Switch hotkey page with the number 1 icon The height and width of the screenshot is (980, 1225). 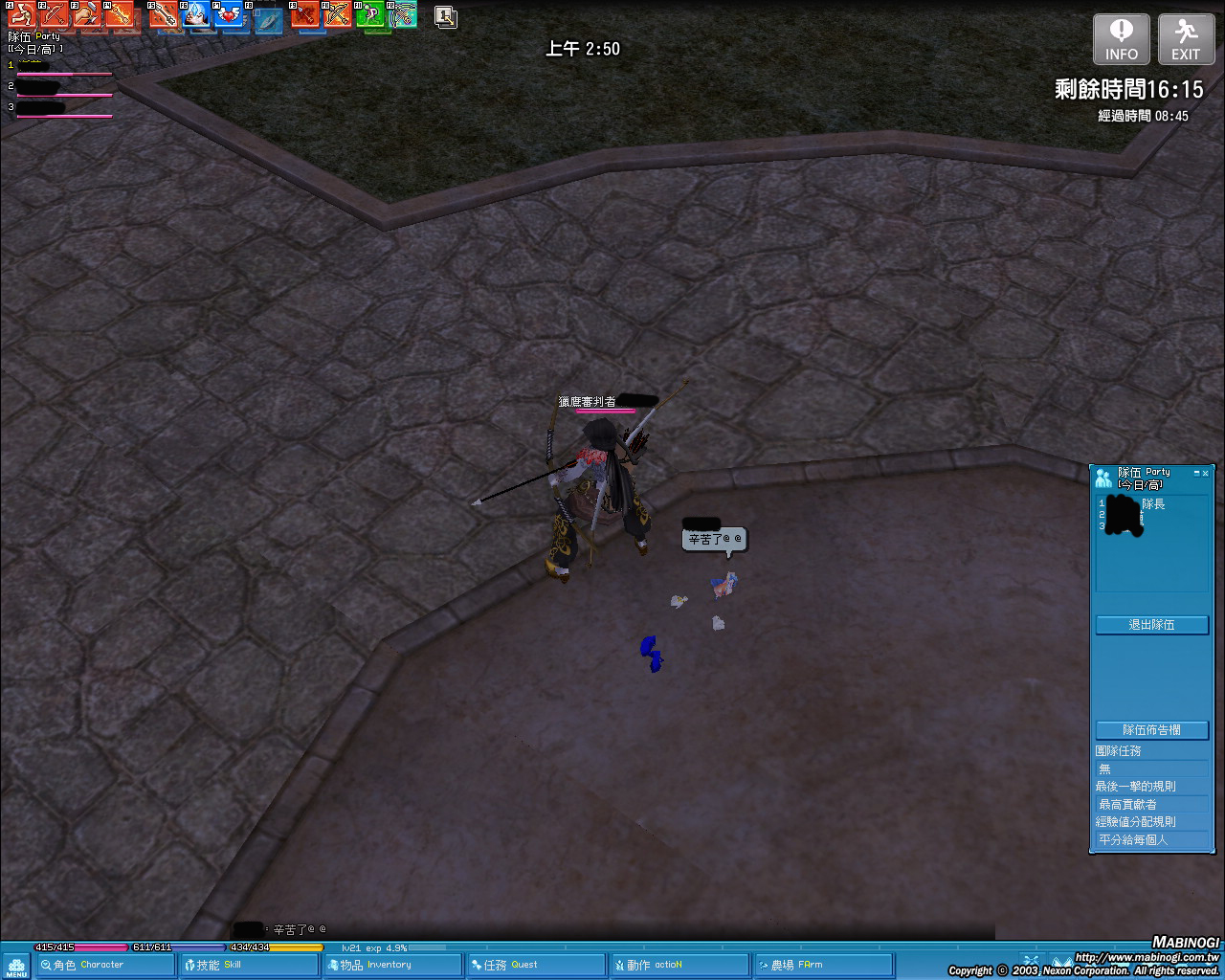[445, 16]
